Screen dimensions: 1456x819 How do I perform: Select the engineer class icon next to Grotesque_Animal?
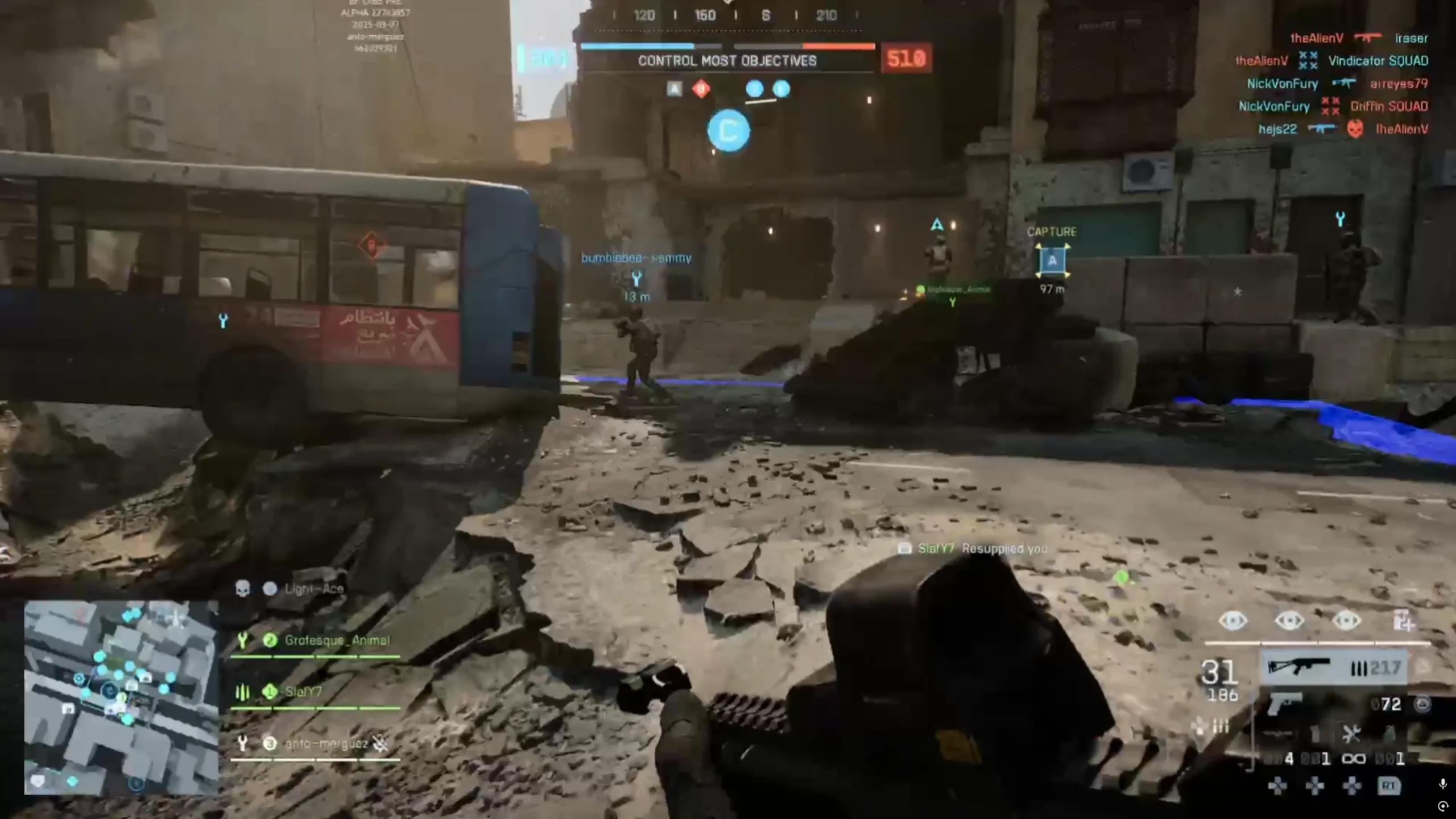coord(243,640)
